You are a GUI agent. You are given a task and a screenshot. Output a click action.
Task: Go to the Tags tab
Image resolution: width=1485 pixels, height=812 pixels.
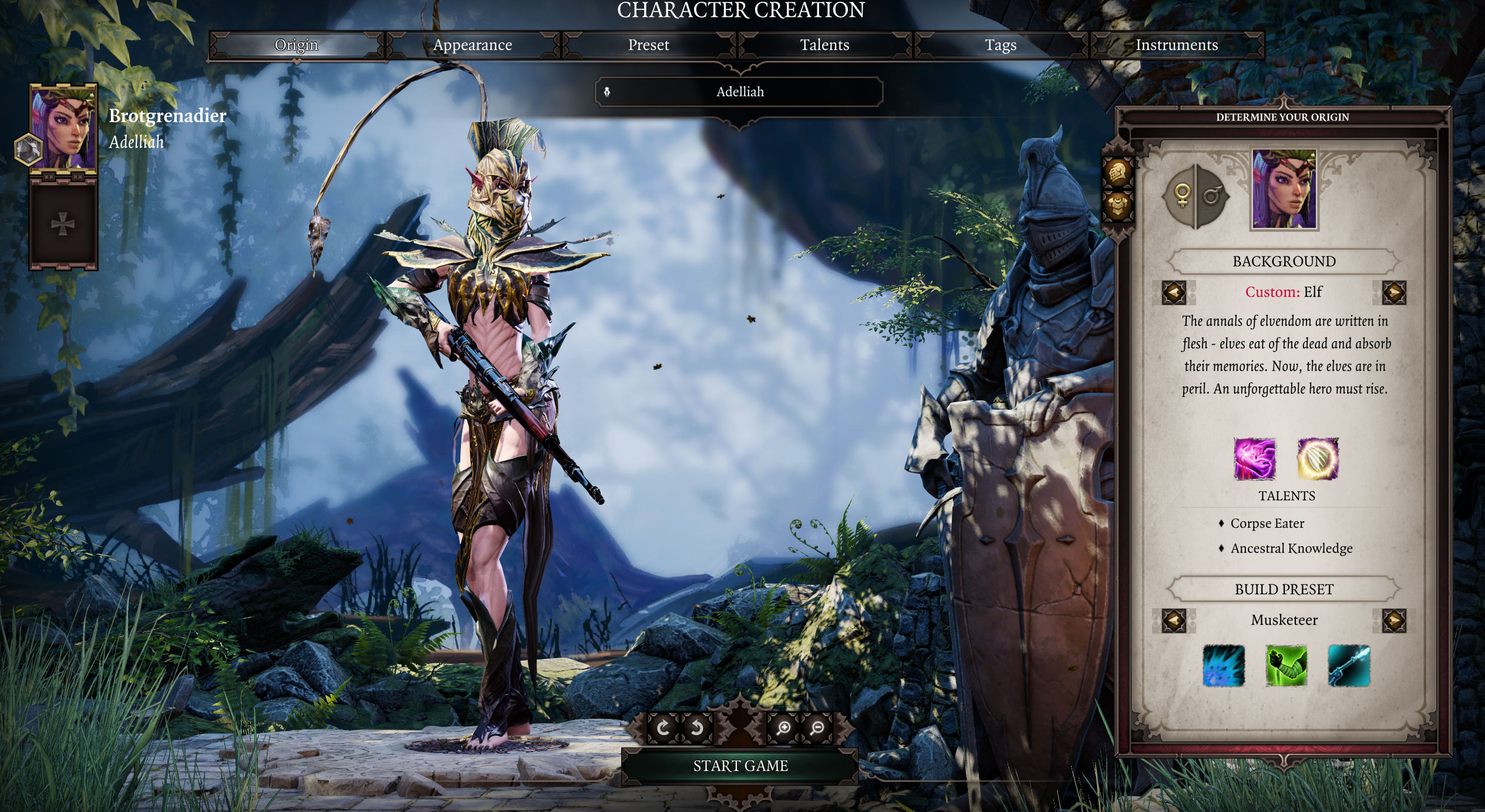coord(1001,45)
